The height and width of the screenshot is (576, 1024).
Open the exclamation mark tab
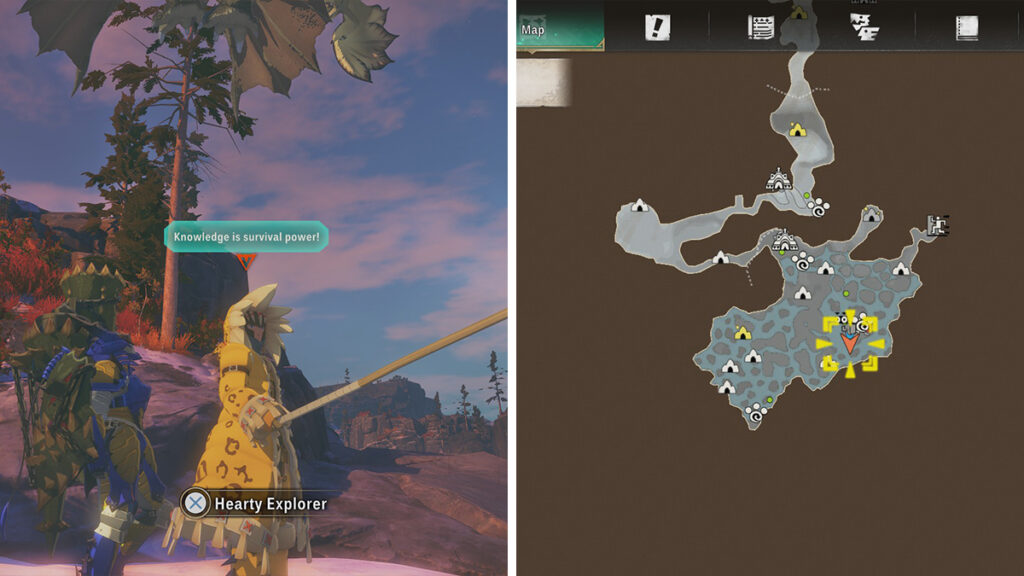657,28
